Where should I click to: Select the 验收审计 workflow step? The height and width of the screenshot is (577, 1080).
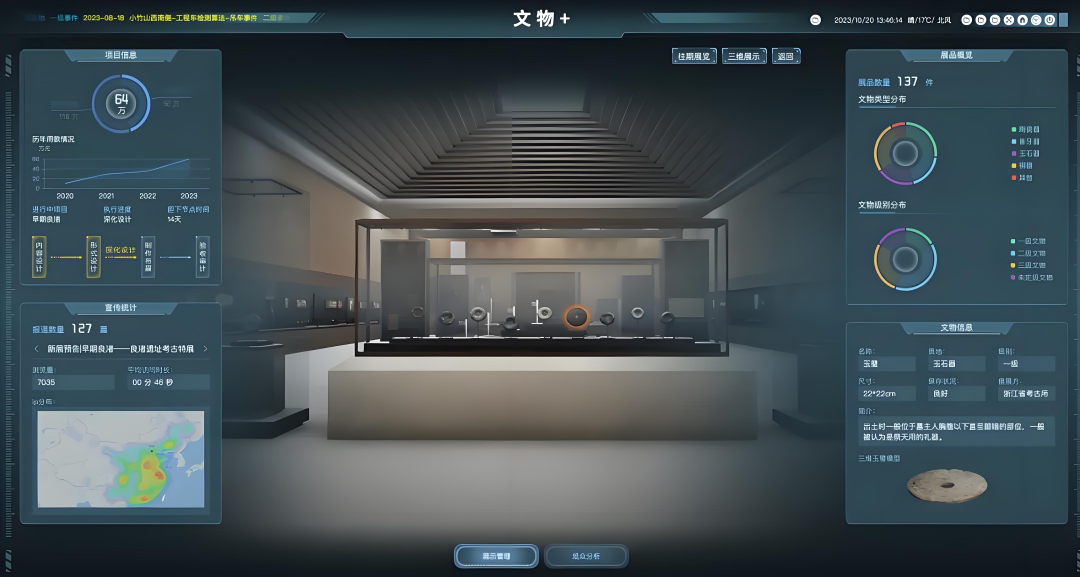(x=202, y=256)
